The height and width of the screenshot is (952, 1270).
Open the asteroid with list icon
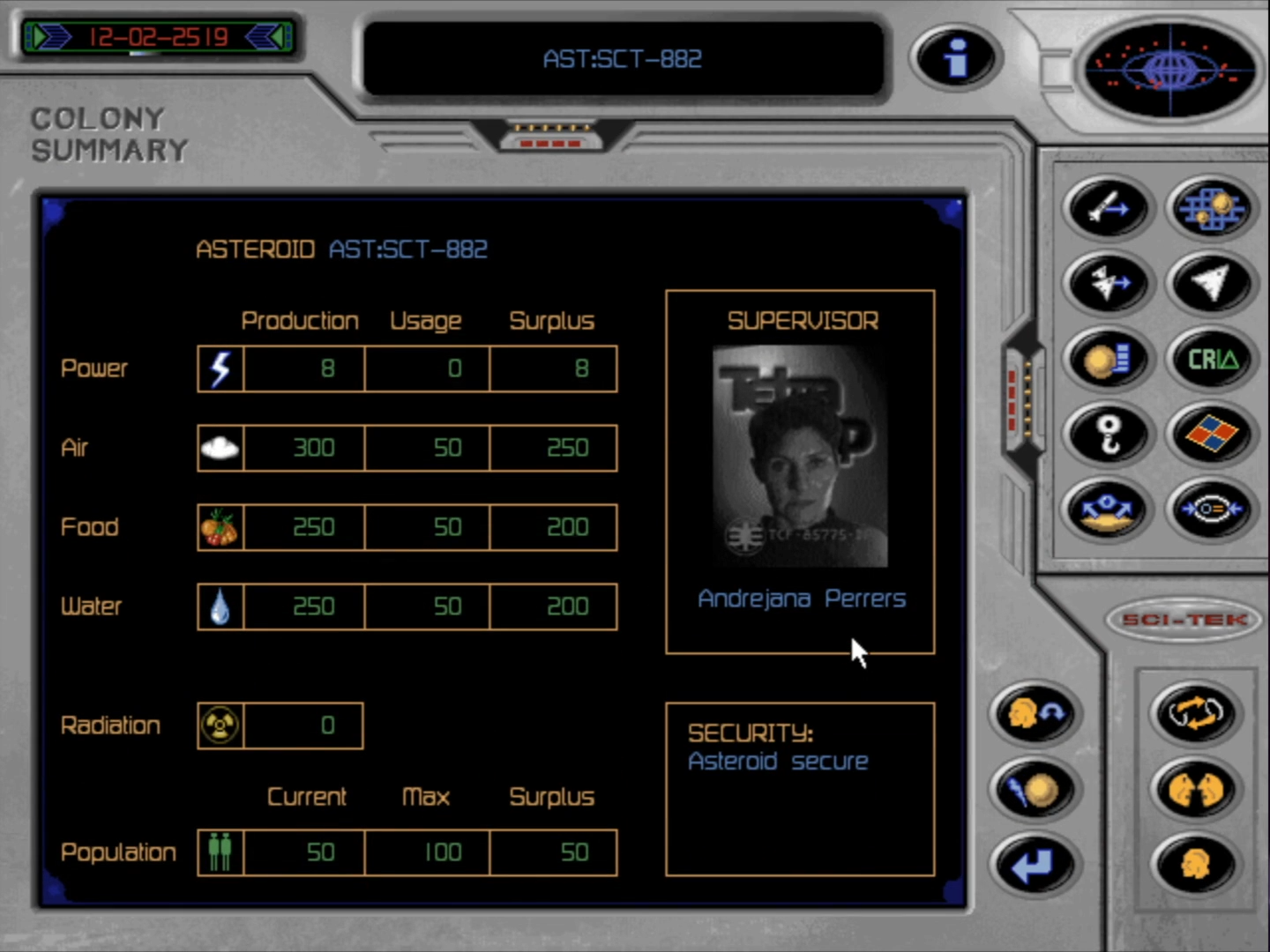coord(1108,360)
